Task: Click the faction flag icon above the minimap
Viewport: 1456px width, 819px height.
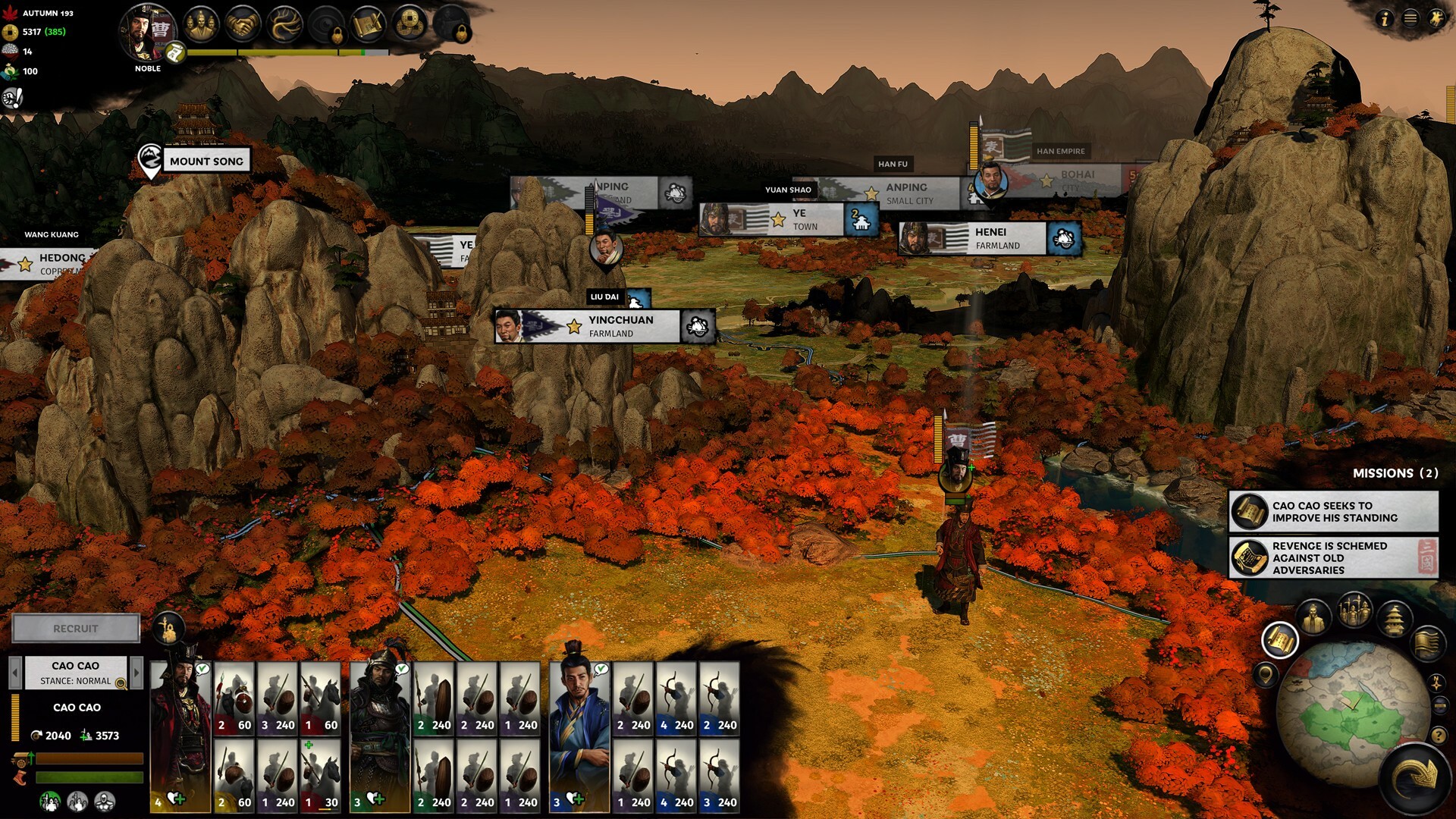Action: click(1426, 643)
